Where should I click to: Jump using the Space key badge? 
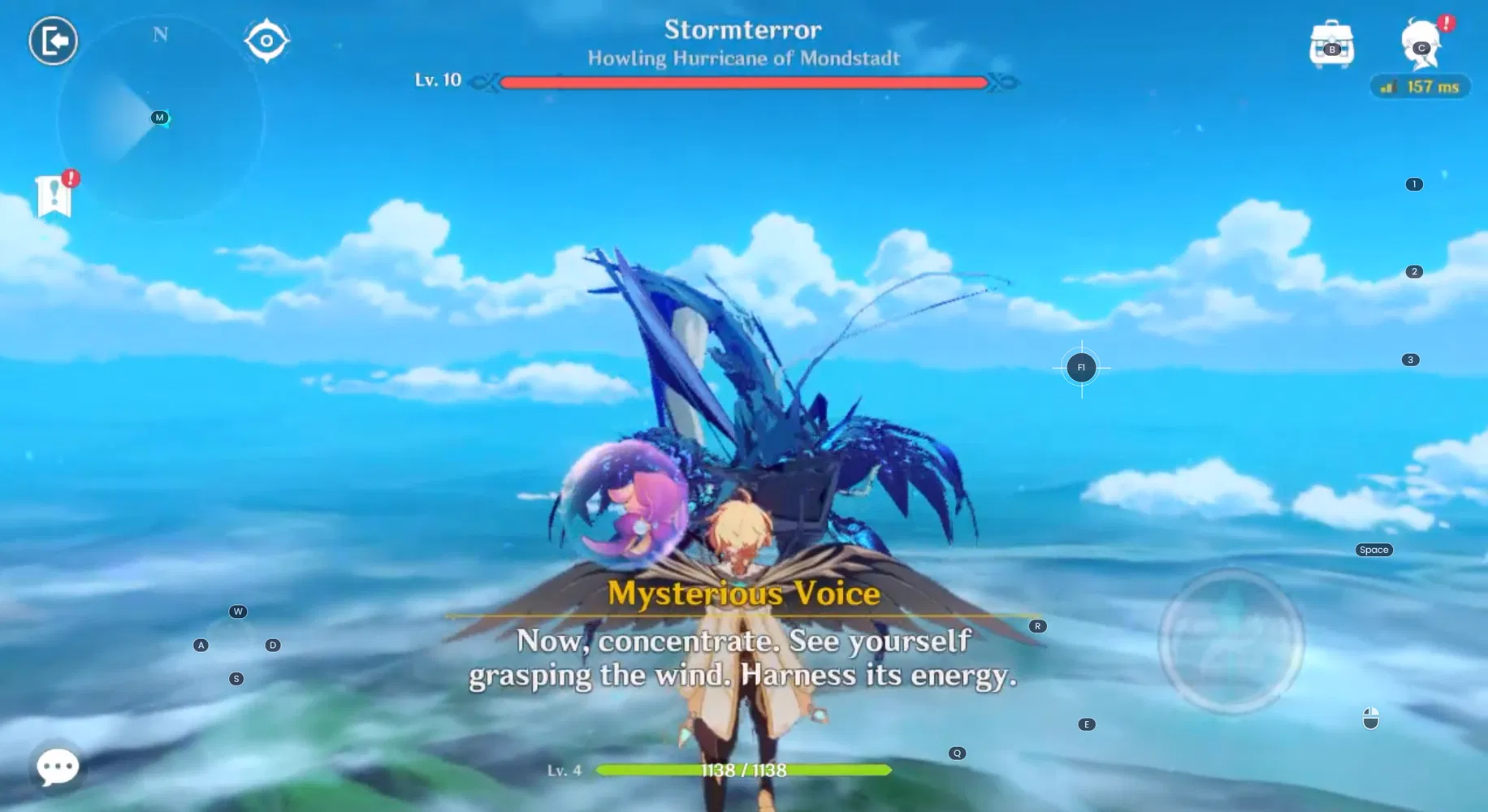point(1373,550)
